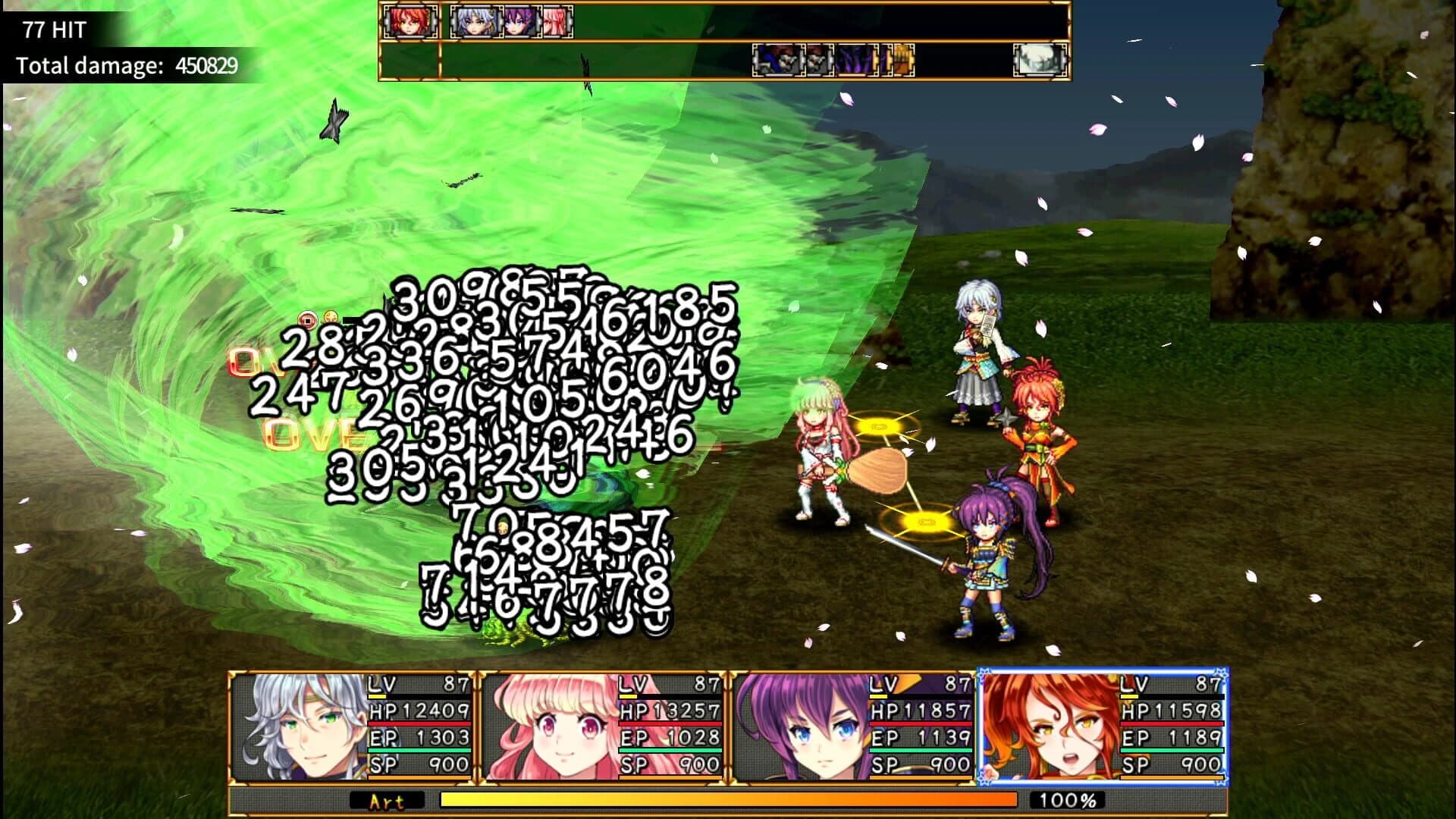Click the Art label above the charge gauge
The width and height of the screenshot is (1456, 819).
385,799
